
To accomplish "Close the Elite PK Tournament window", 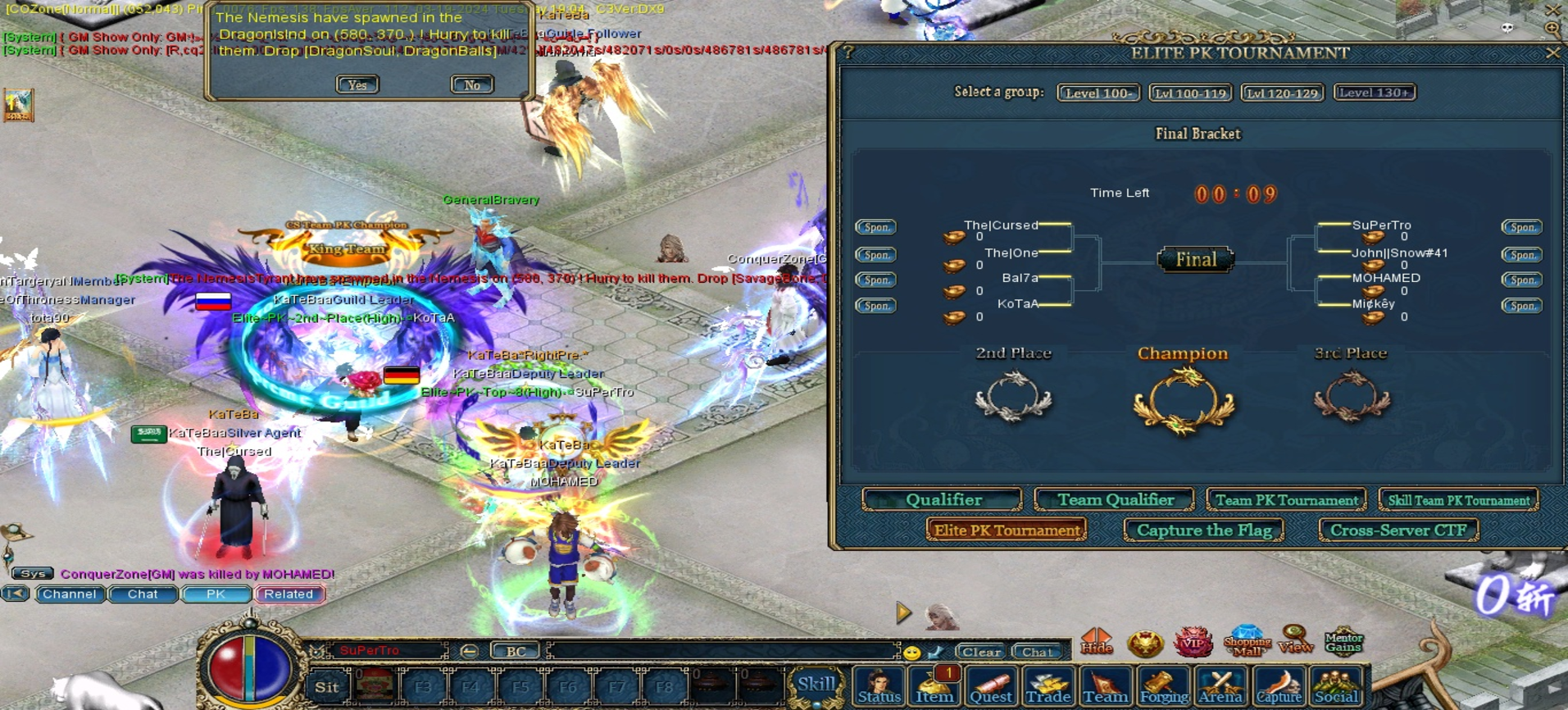I will point(1552,53).
